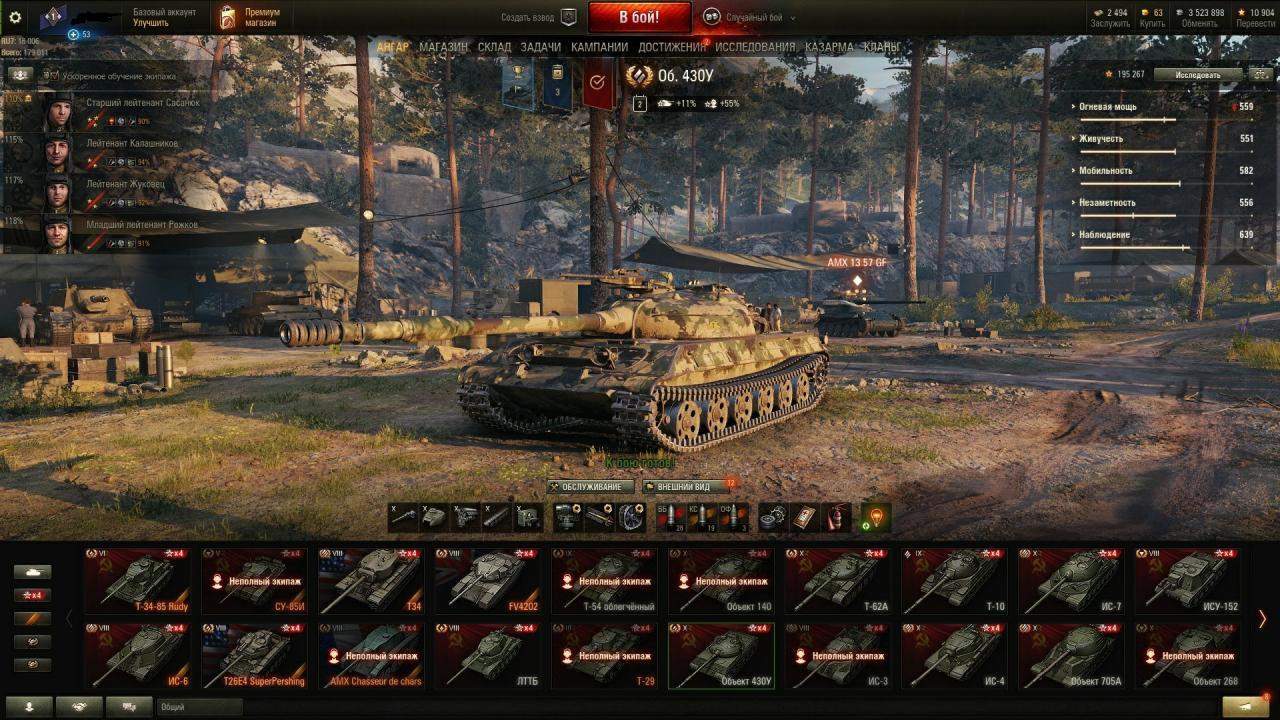Image resolution: width=1280 pixels, height=720 pixels.
Task: Select the T-34-85 Rudy tank
Action: 137,580
